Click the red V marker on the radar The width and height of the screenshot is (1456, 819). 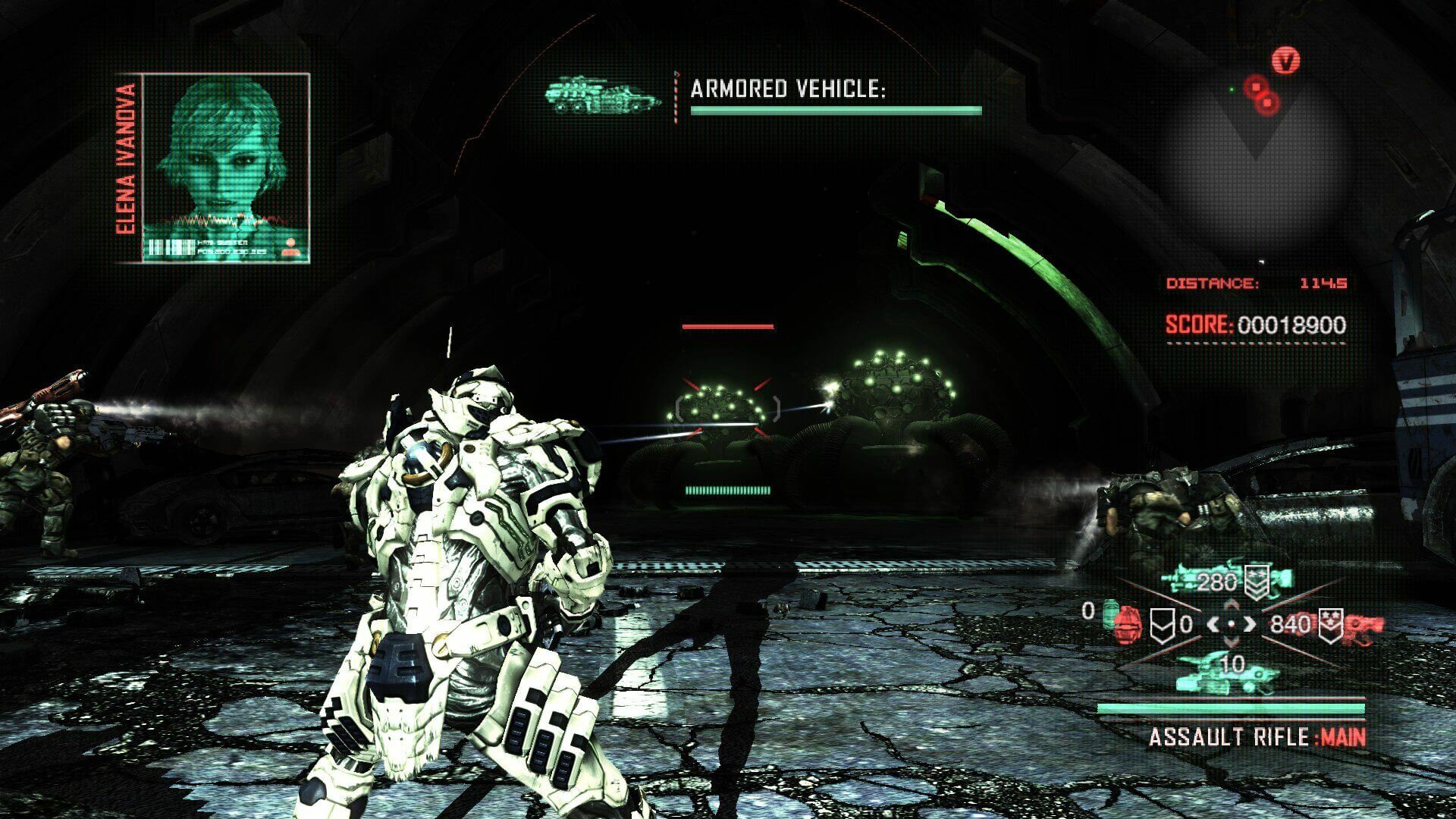pyautogui.click(x=1285, y=60)
